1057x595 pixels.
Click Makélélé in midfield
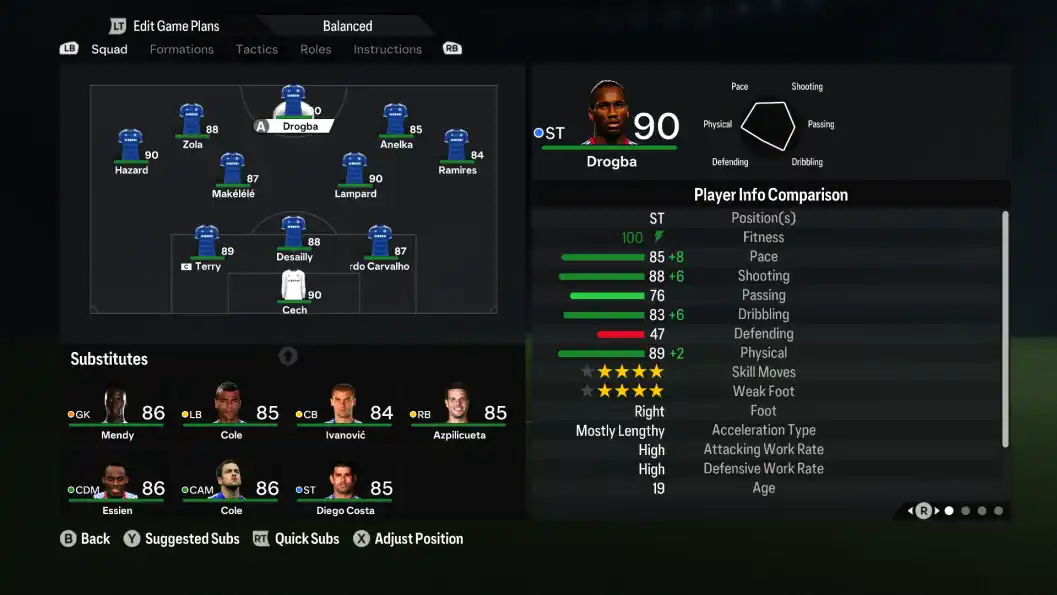(234, 172)
